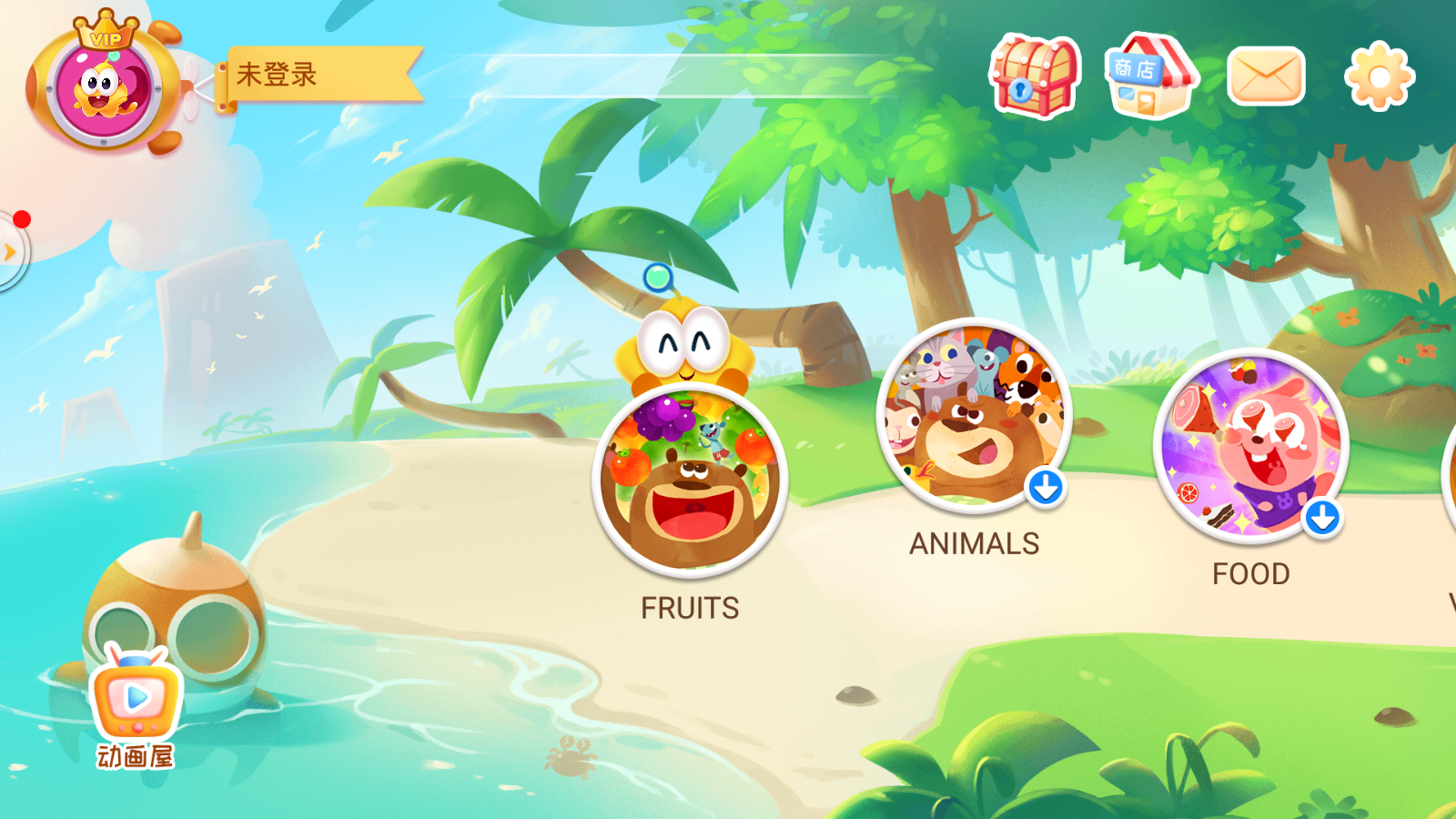This screenshot has width=1456, height=819.
Task: Open the gear settings menu
Action: (x=1379, y=76)
